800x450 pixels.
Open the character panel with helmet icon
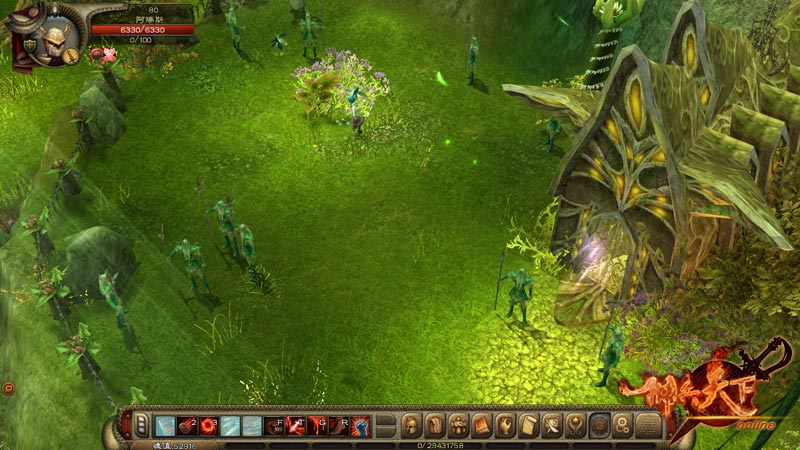pyautogui.click(x=412, y=425)
